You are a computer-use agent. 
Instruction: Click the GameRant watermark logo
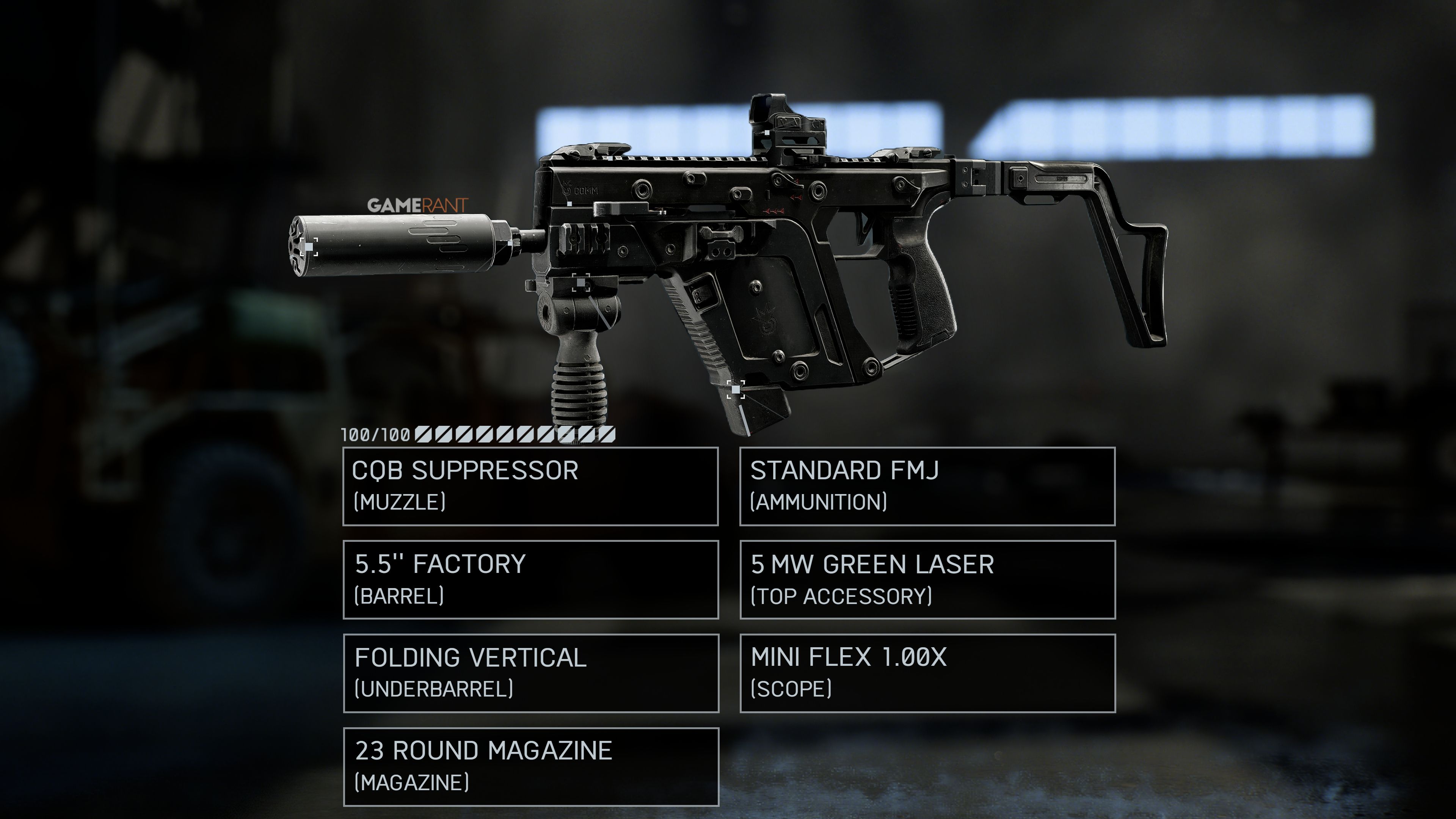click(x=417, y=205)
